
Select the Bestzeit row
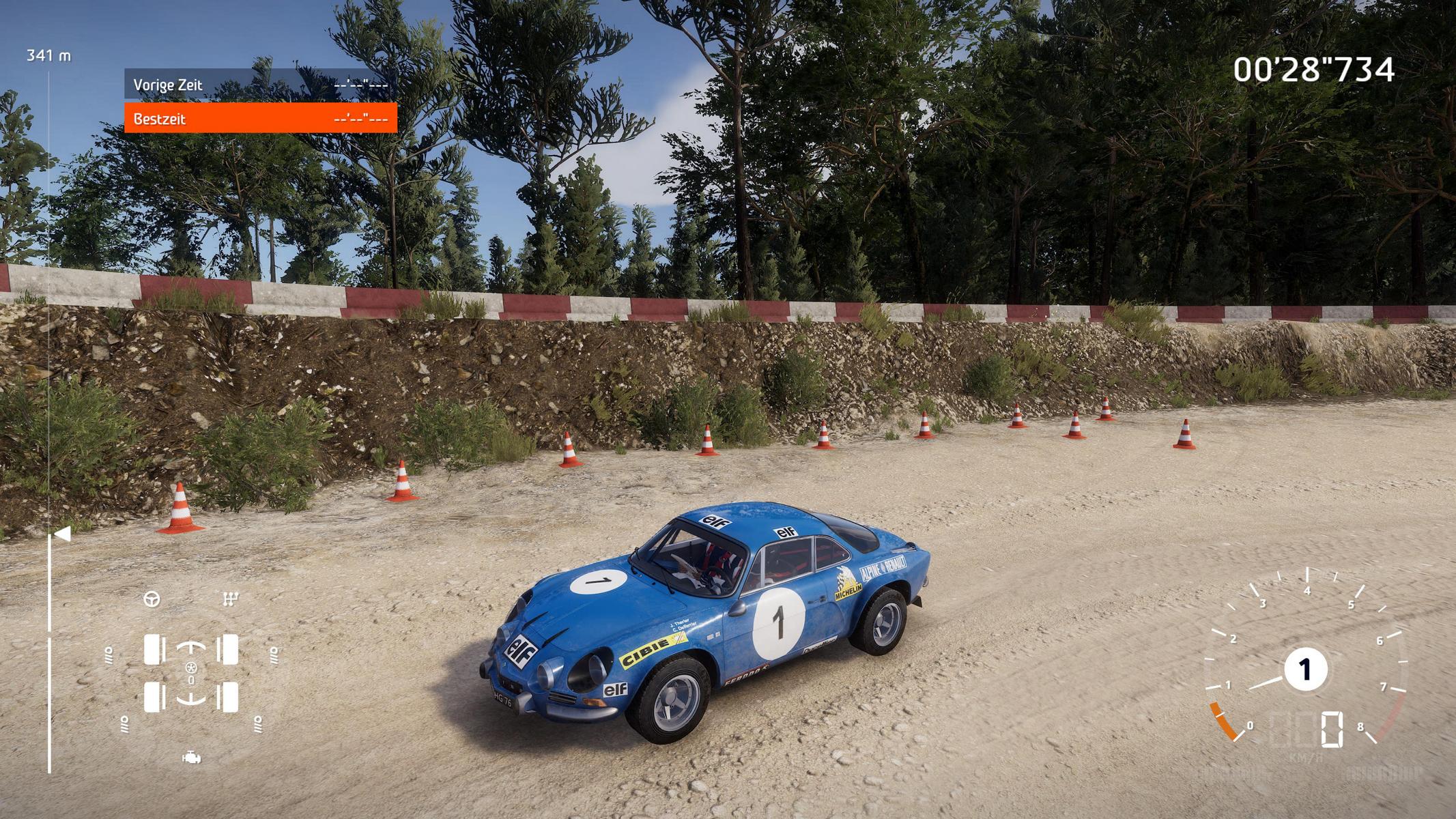point(260,119)
